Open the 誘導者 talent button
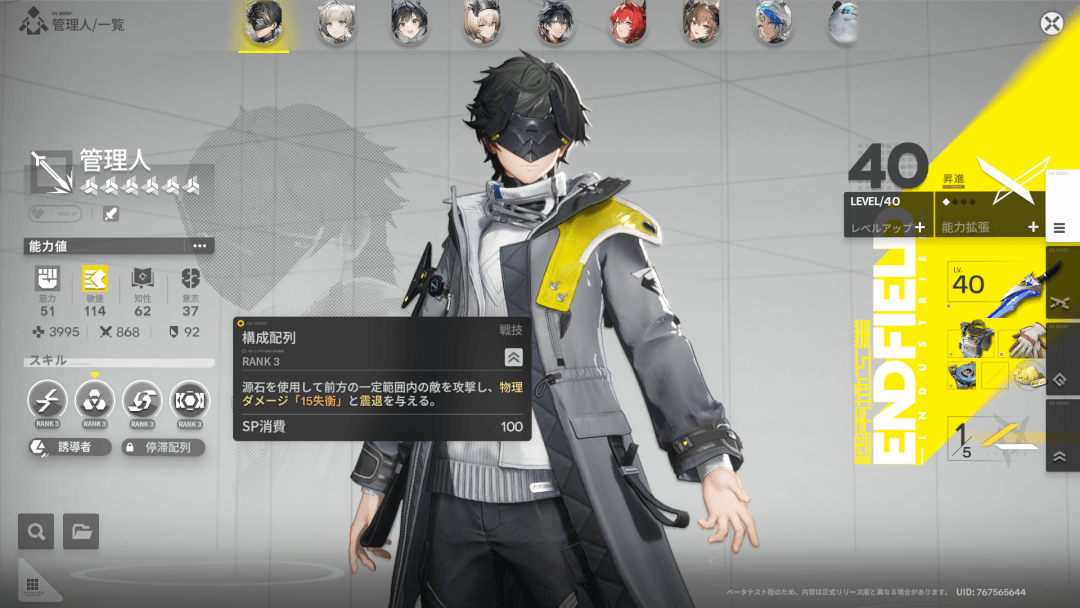 tap(68, 448)
